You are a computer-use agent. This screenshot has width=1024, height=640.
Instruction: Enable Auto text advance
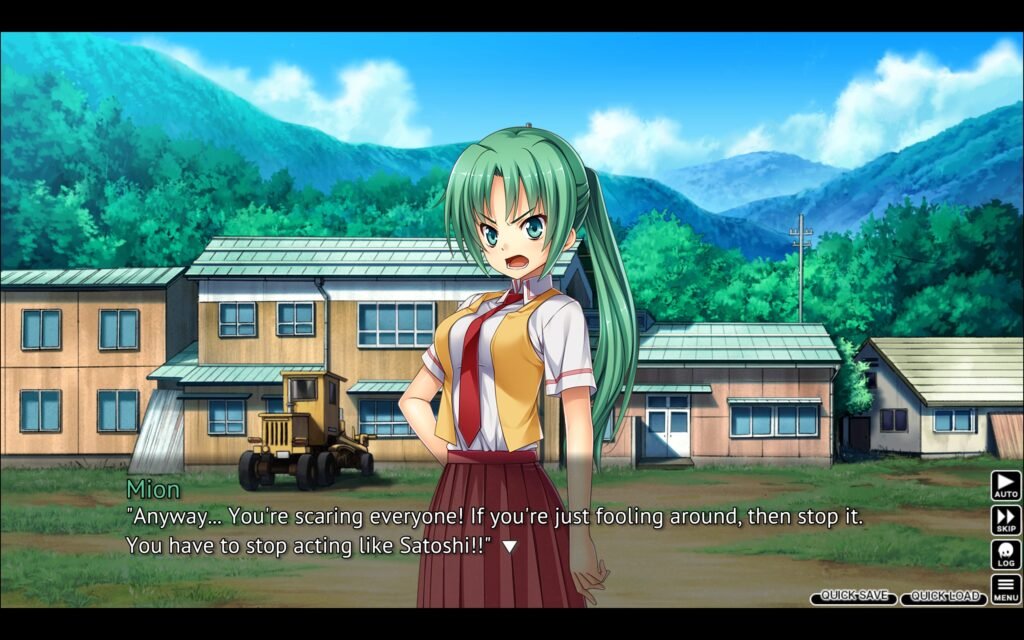tap(1005, 486)
